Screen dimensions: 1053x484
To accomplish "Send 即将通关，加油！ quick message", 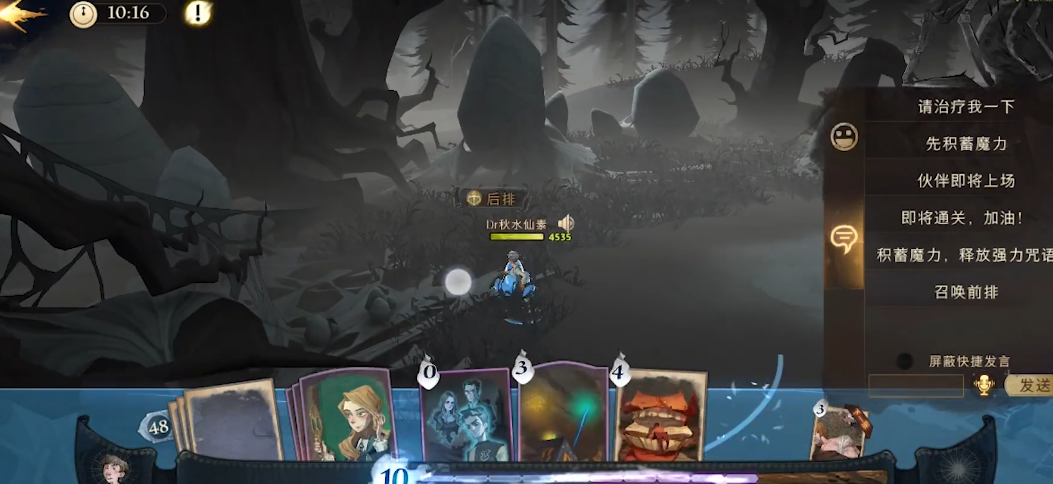I will point(952,217).
